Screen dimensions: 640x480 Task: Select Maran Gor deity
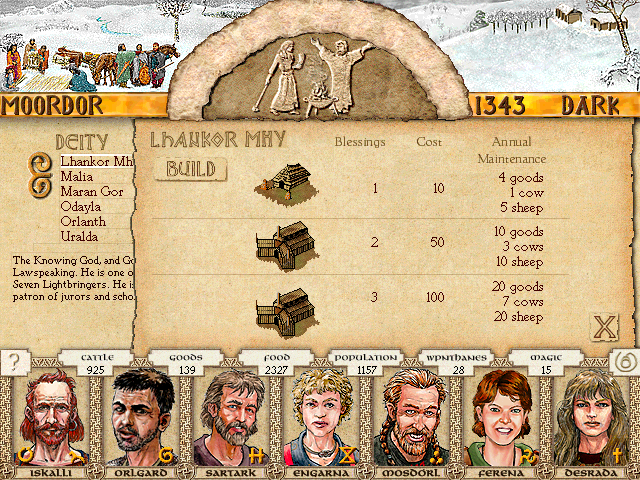(92, 191)
